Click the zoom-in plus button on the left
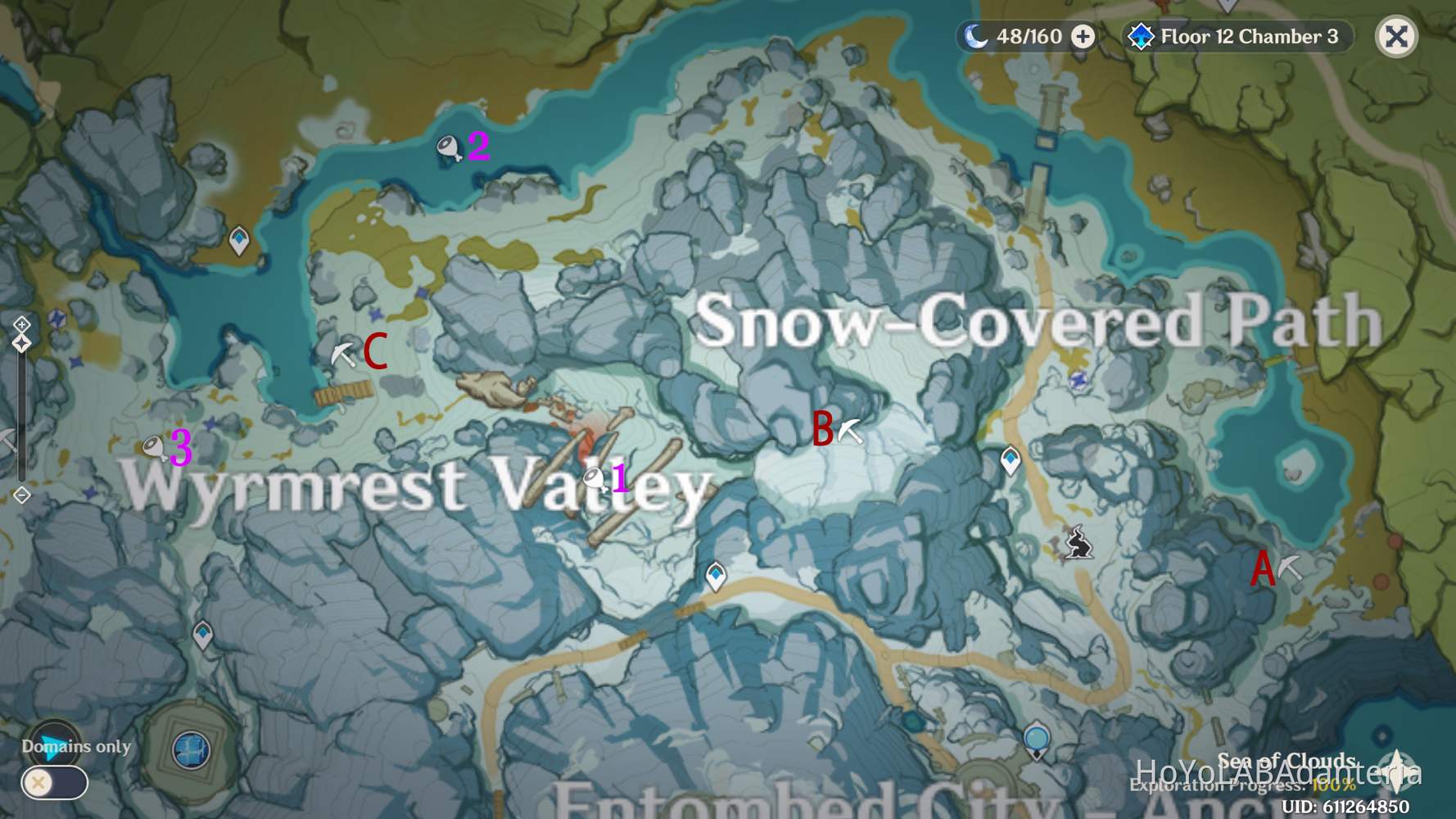The image size is (1456, 819). (20, 326)
